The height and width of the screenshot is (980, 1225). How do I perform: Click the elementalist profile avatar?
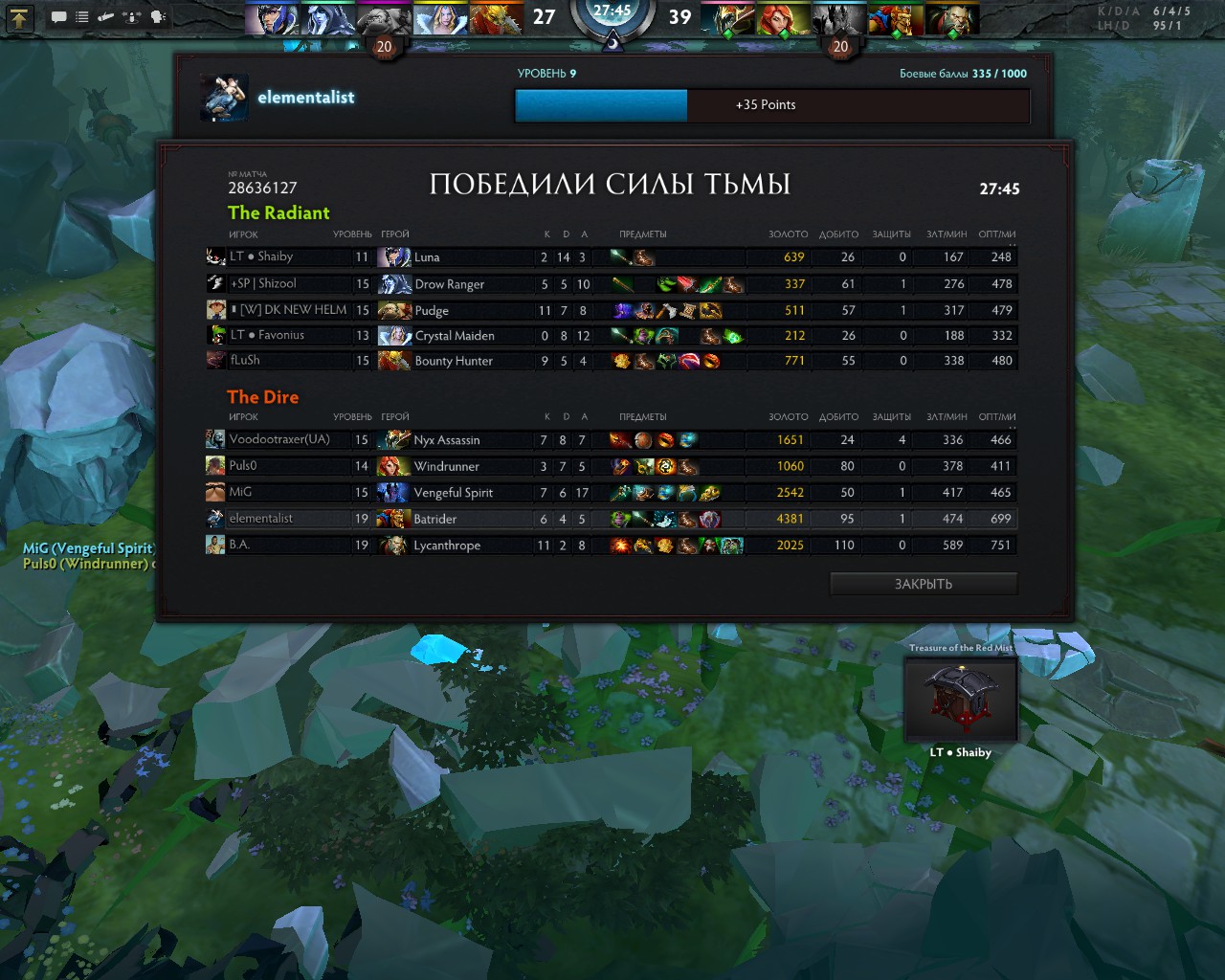click(x=224, y=98)
